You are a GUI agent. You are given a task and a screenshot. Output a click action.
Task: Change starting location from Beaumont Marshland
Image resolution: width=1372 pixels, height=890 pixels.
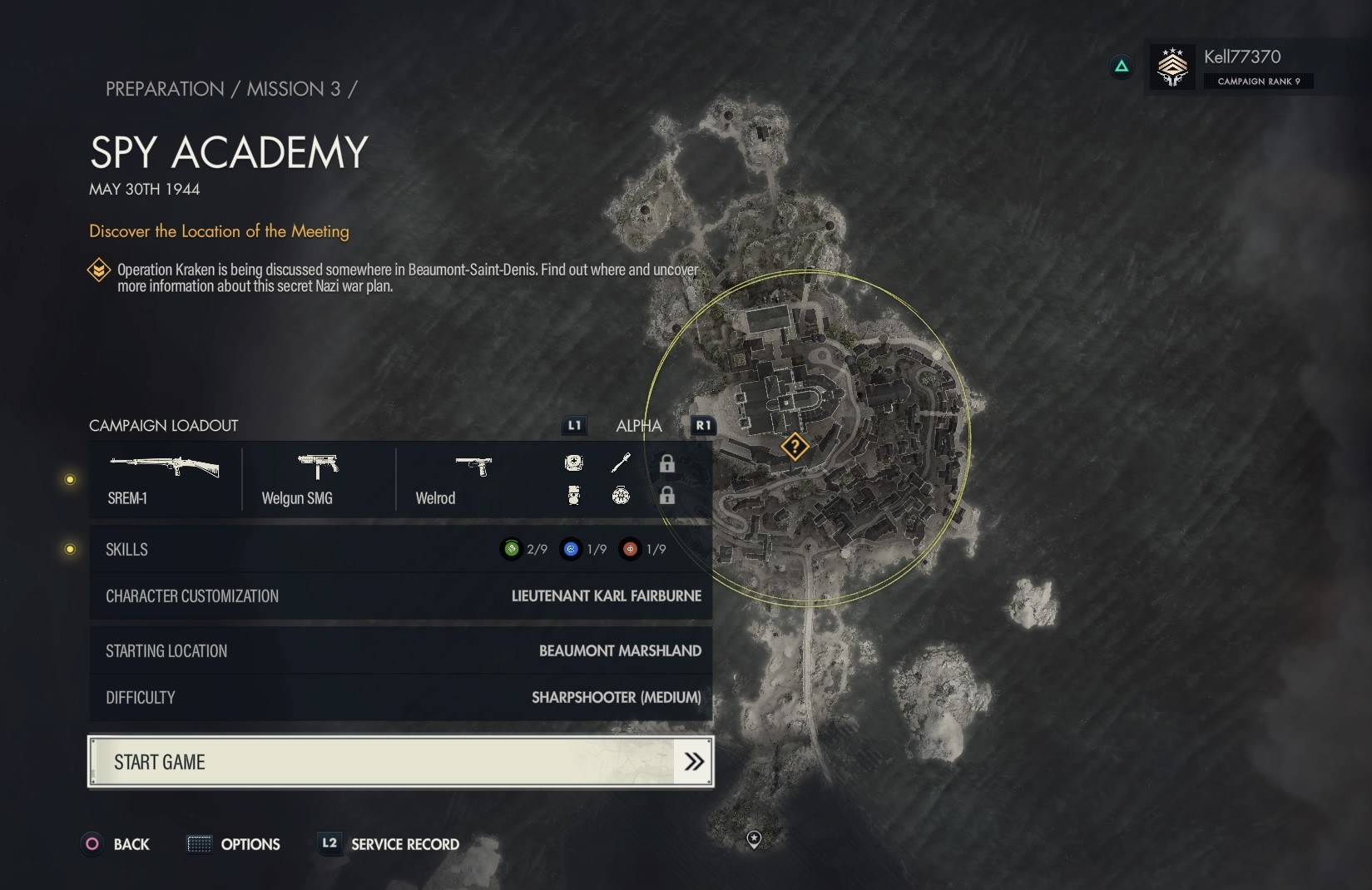pyautogui.click(x=400, y=650)
